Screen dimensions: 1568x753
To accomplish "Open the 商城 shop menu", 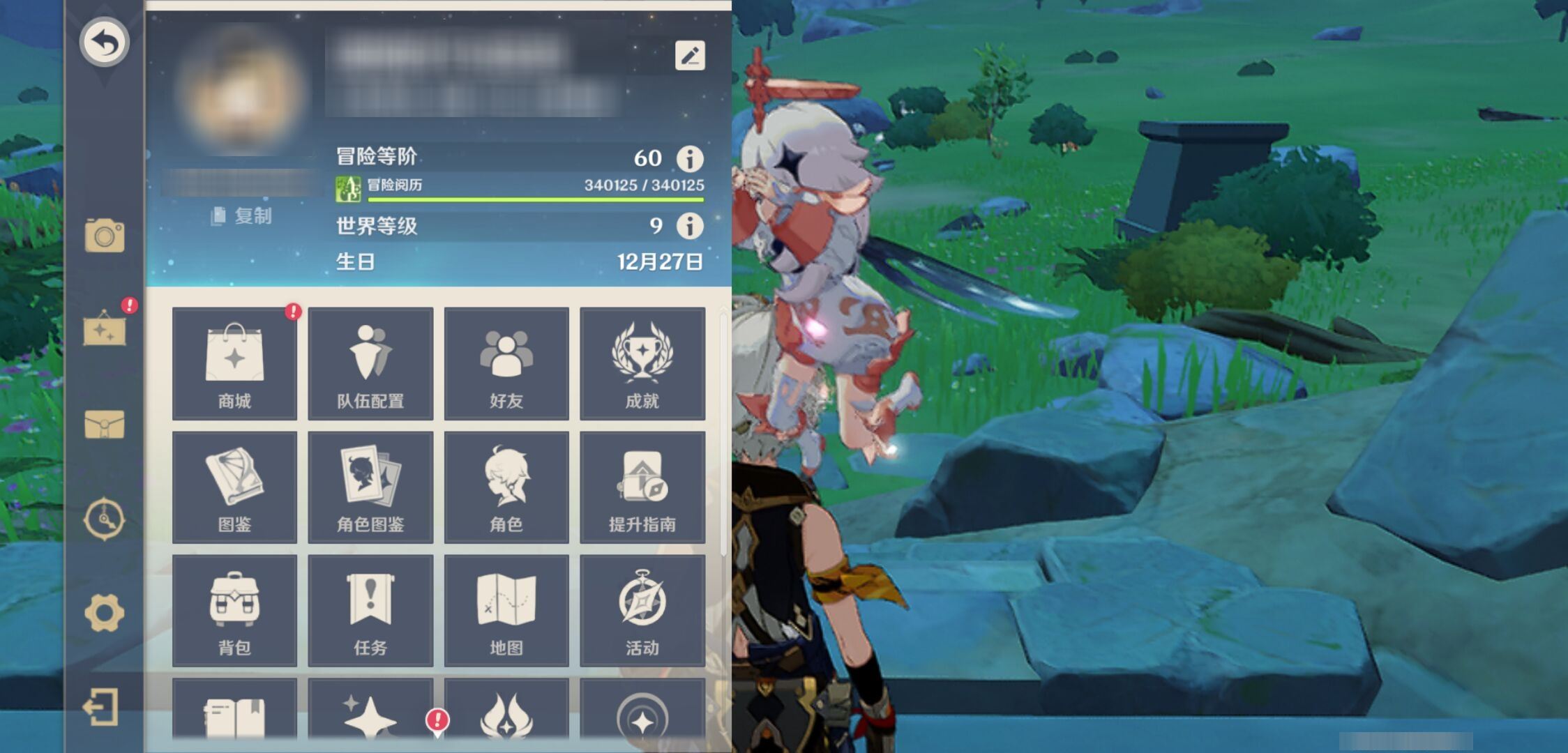I will pyautogui.click(x=234, y=363).
